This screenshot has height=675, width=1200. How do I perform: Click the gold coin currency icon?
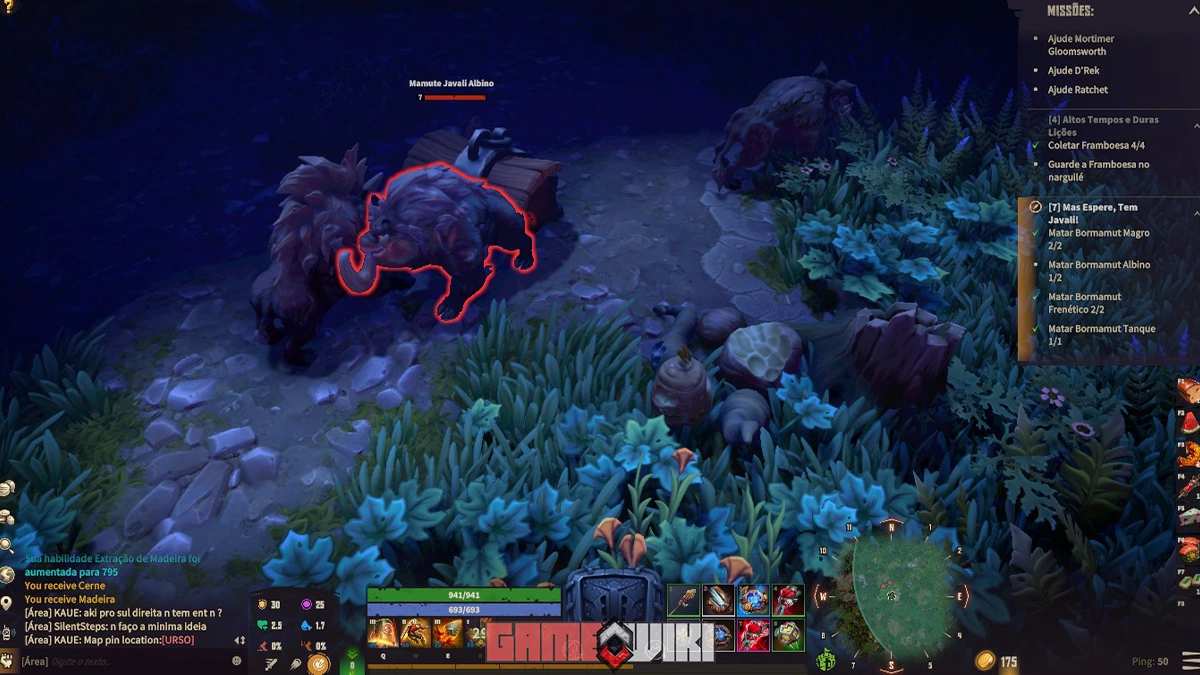tap(985, 661)
